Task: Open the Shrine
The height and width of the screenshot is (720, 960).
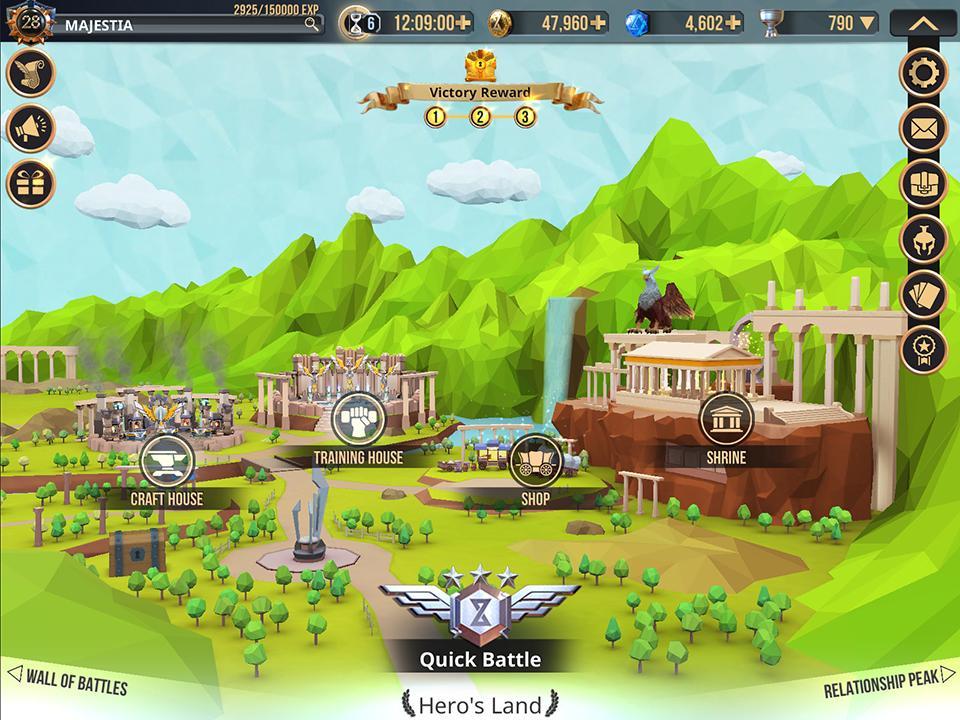Action: pos(724,418)
